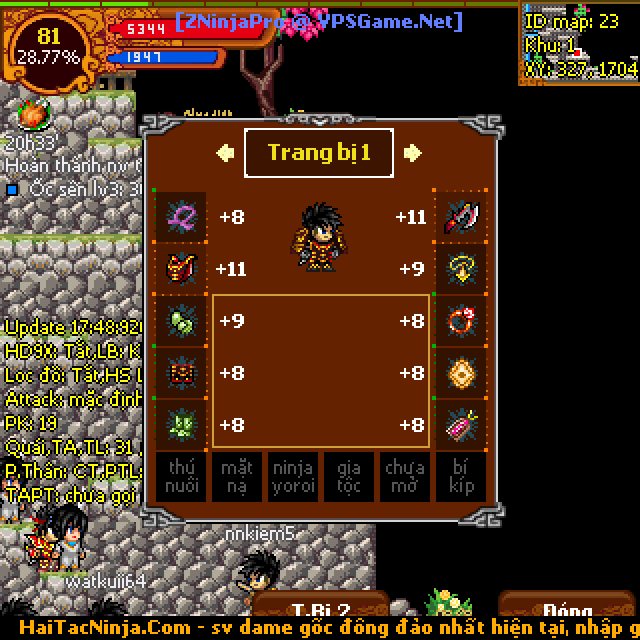Go to the next equipment page arrow
The width and height of the screenshot is (640, 640).
pos(413,153)
